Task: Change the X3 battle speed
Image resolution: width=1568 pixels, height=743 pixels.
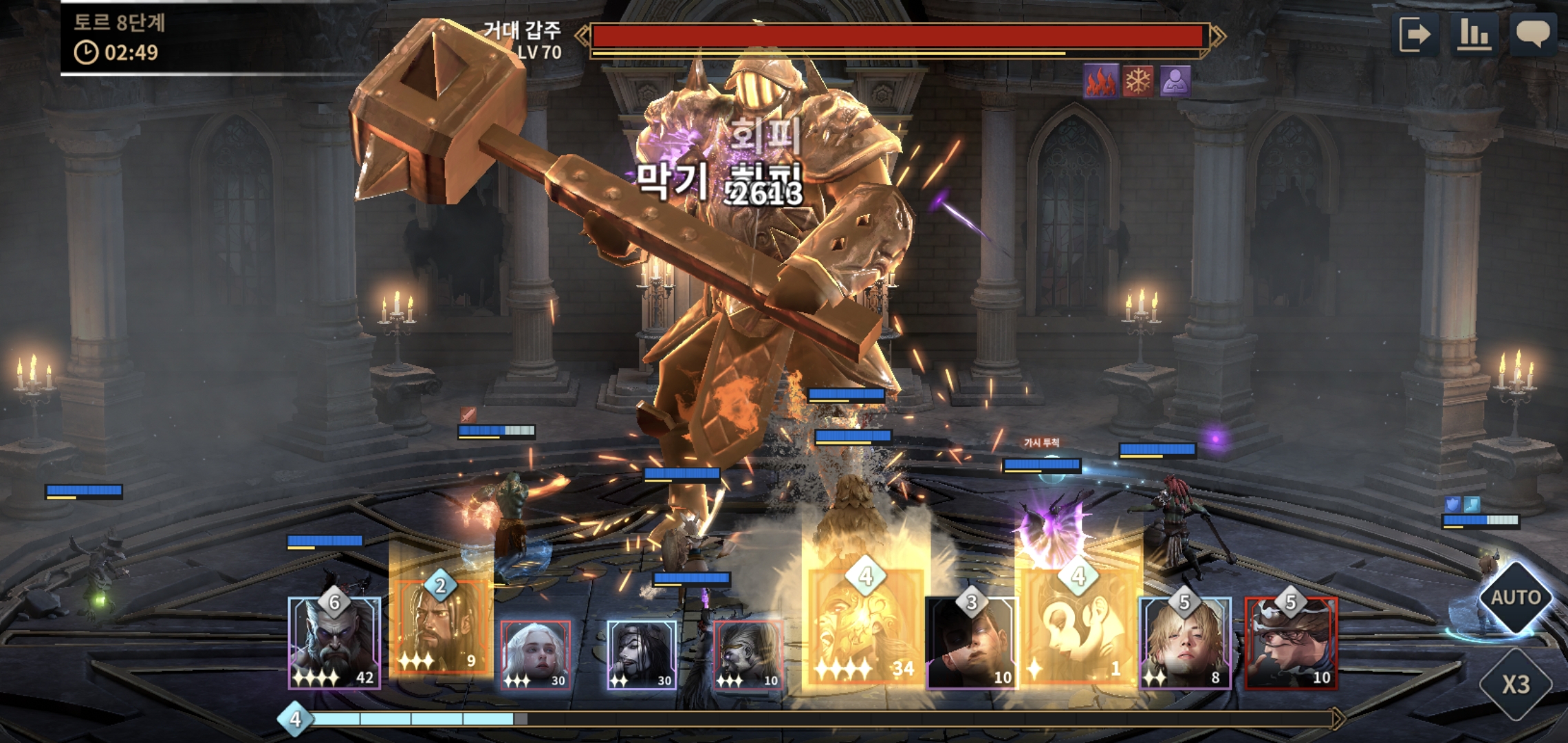Action: [1515, 684]
